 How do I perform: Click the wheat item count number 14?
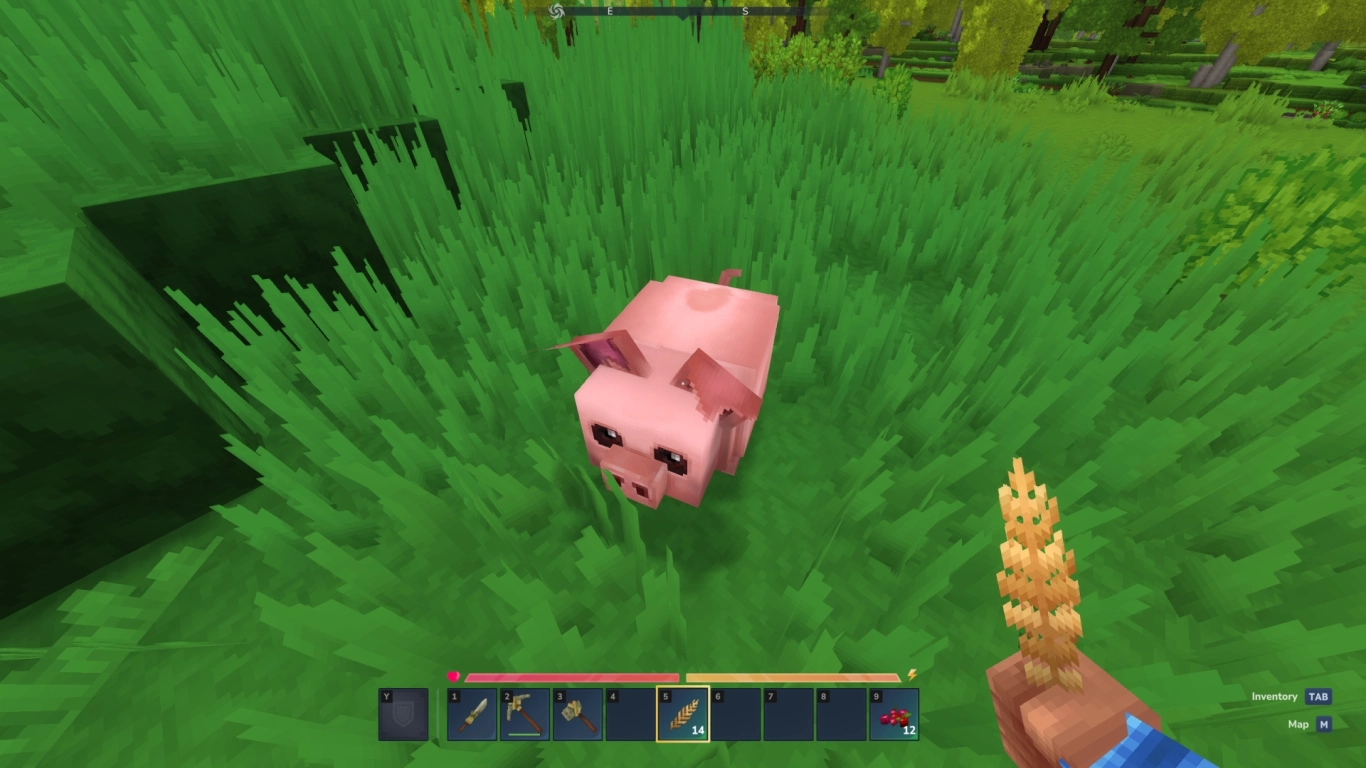(x=698, y=729)
